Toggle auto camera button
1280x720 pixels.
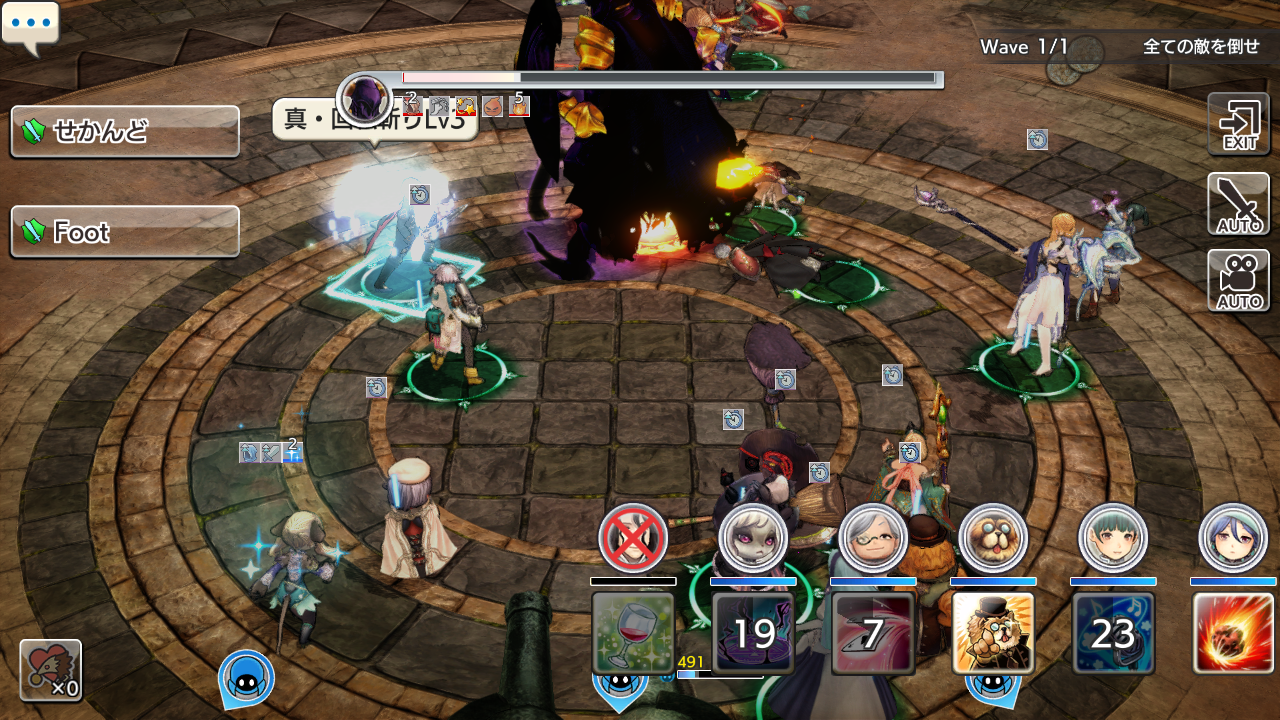point(1238,281)
